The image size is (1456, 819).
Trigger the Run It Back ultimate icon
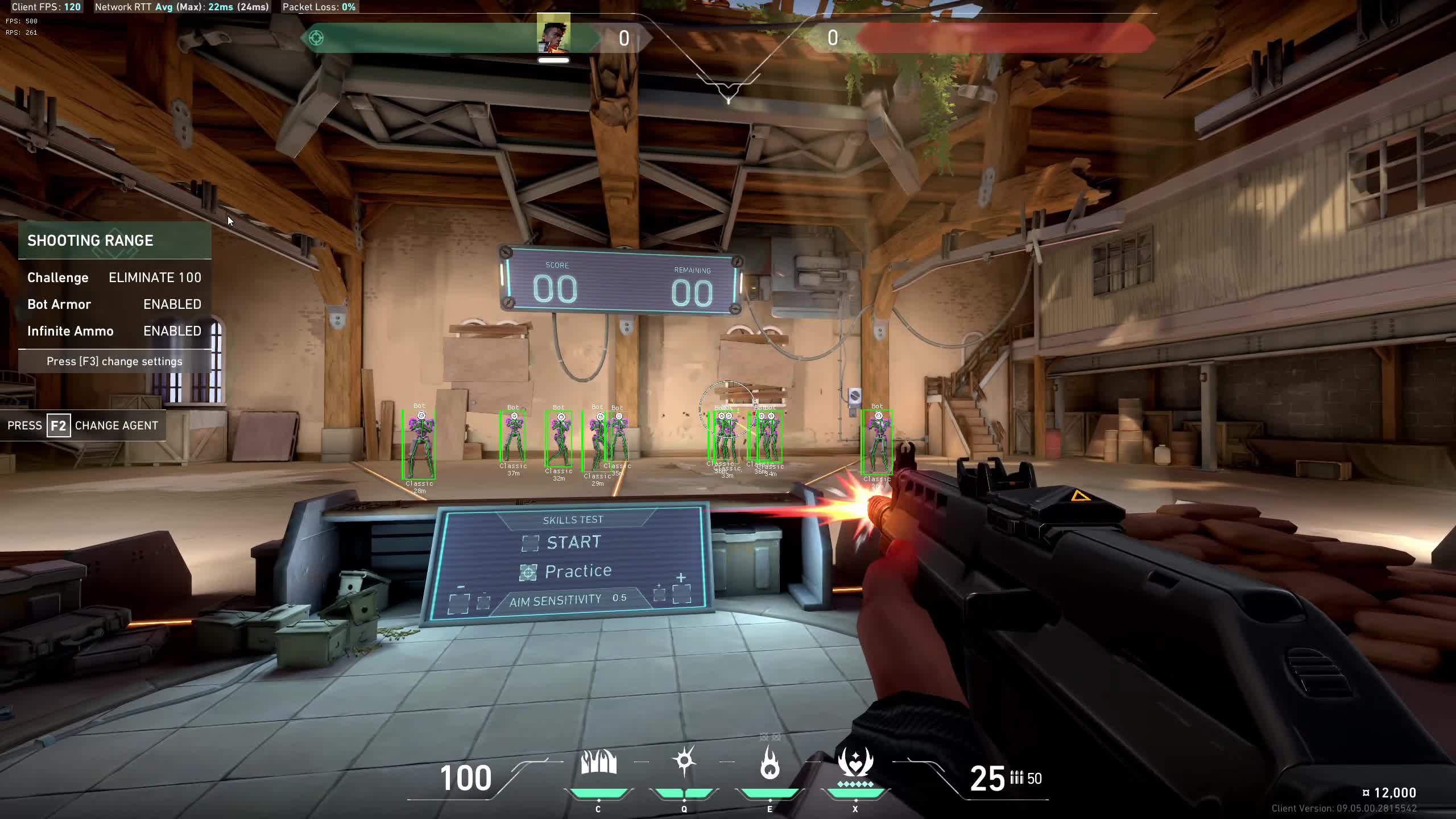855,763
